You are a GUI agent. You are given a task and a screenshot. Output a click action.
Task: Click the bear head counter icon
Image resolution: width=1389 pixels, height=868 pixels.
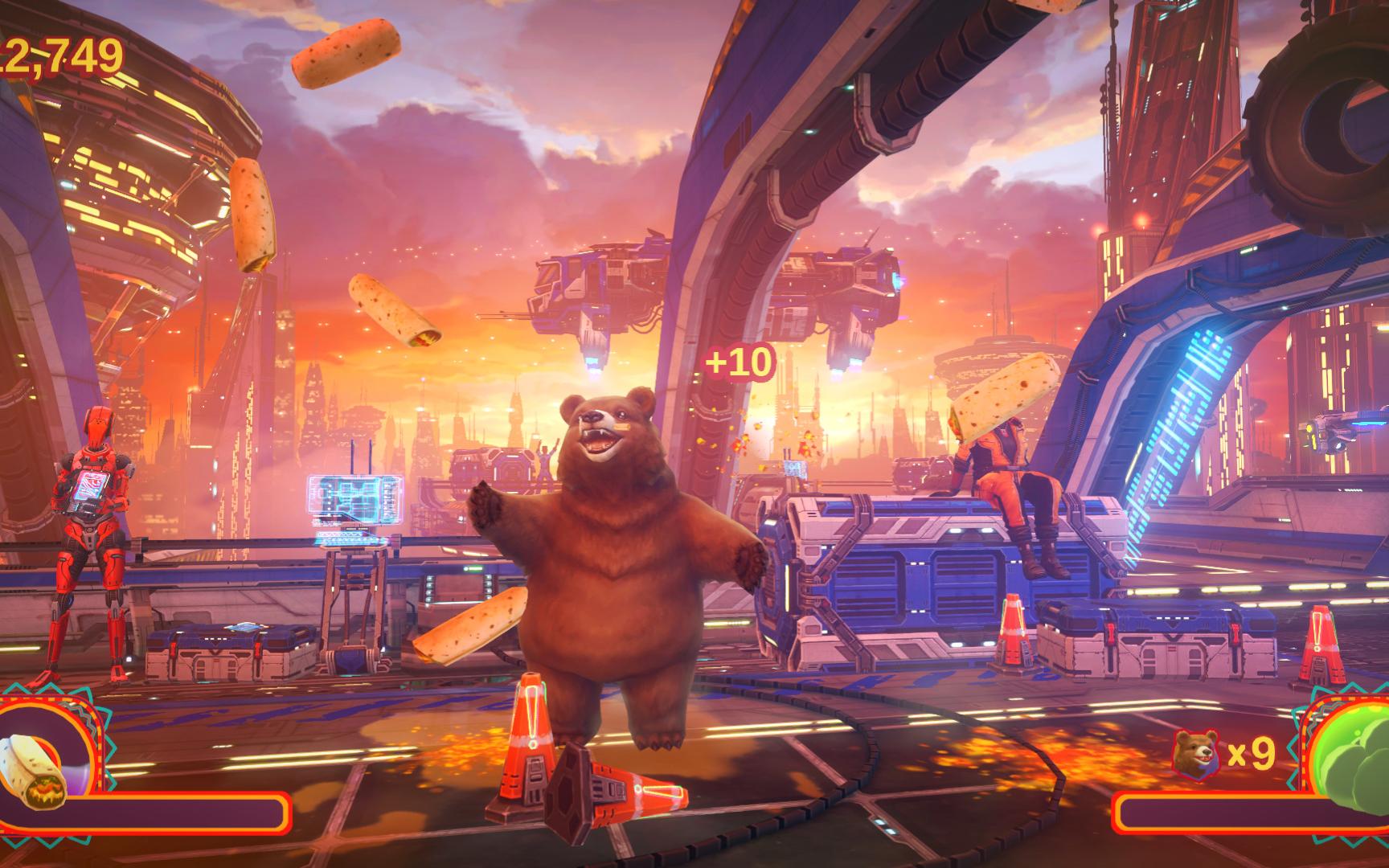(1194, 755)
